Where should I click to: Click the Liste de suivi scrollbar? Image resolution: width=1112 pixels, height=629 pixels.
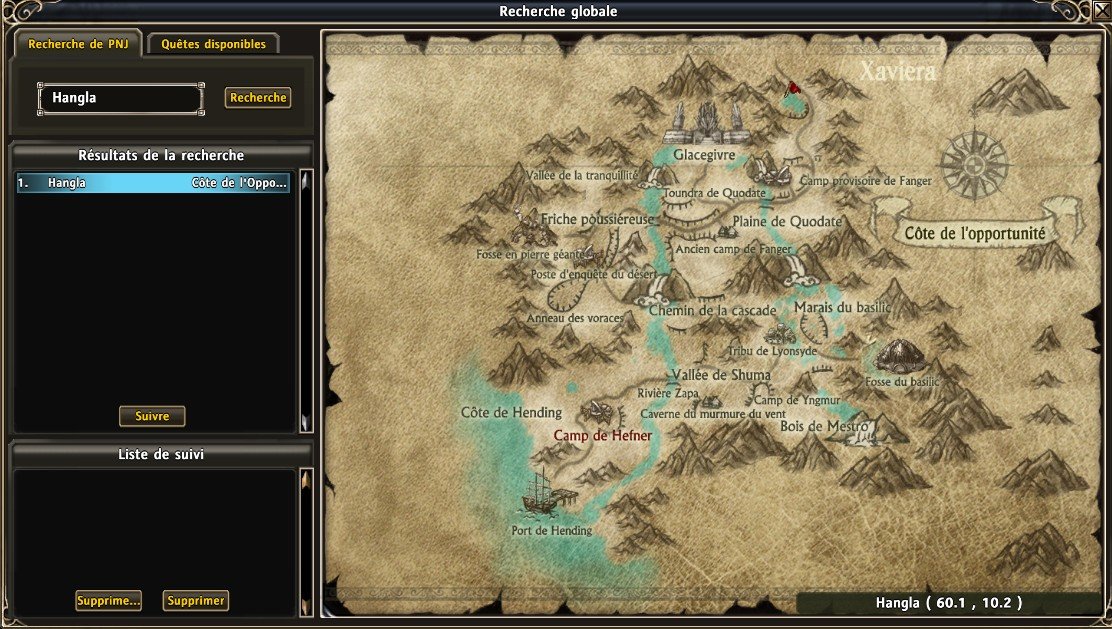(306, 540)
